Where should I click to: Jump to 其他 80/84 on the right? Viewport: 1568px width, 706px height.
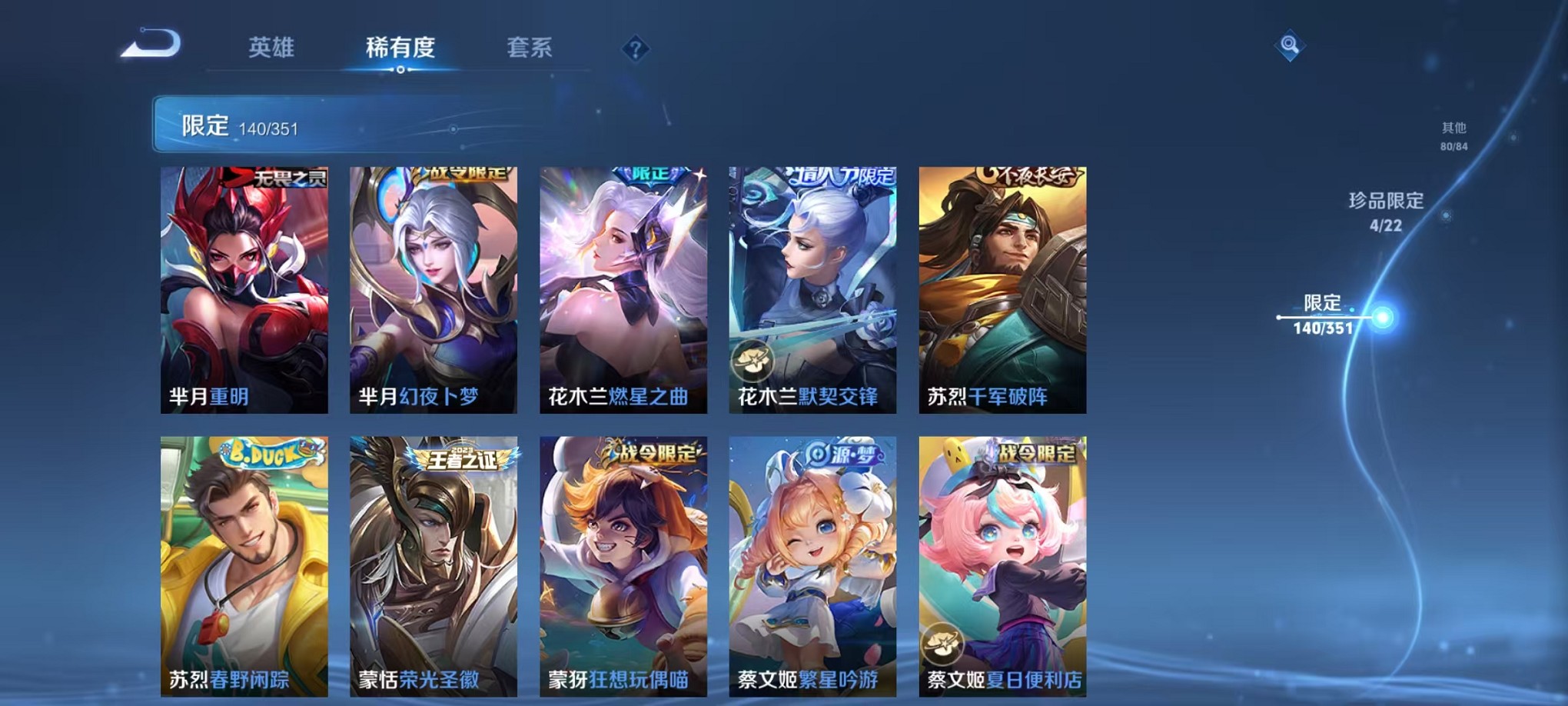click(x=1453, y=137)
